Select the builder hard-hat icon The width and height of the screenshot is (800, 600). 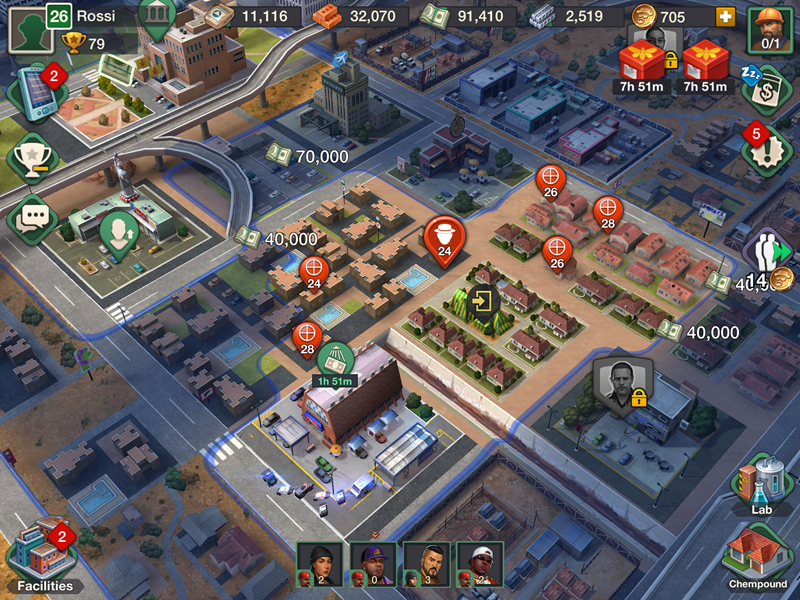coord(771,27)
